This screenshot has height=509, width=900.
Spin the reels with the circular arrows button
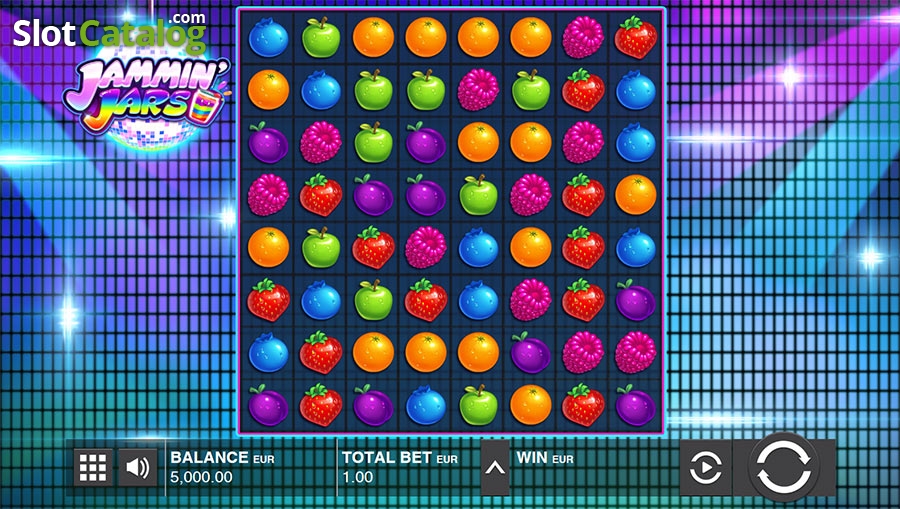(x=784, y=466)
